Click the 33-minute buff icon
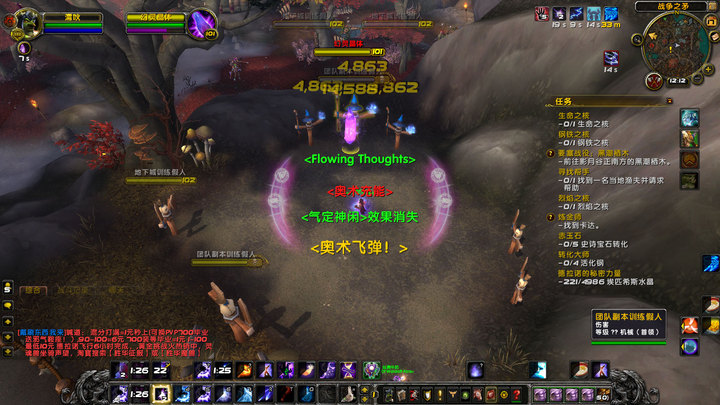720x405 pixels. click(611, 14)
